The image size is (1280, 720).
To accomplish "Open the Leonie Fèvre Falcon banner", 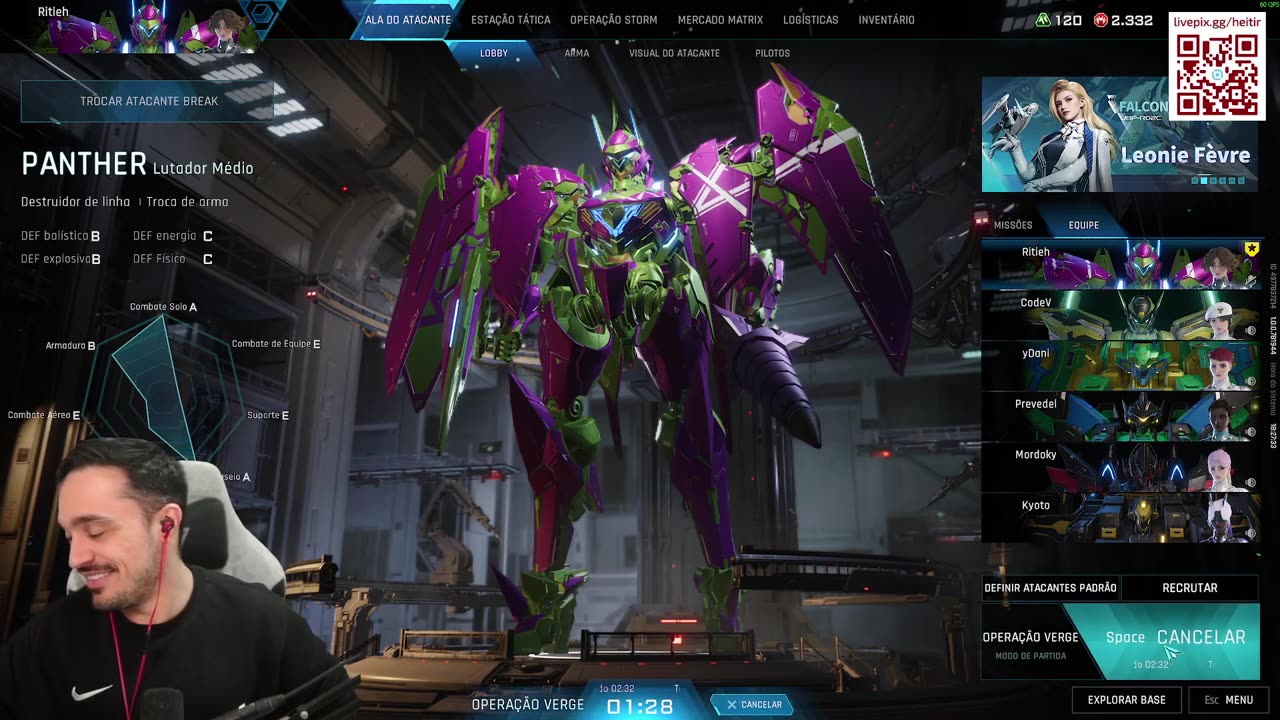I will [x=1119, y=134].
